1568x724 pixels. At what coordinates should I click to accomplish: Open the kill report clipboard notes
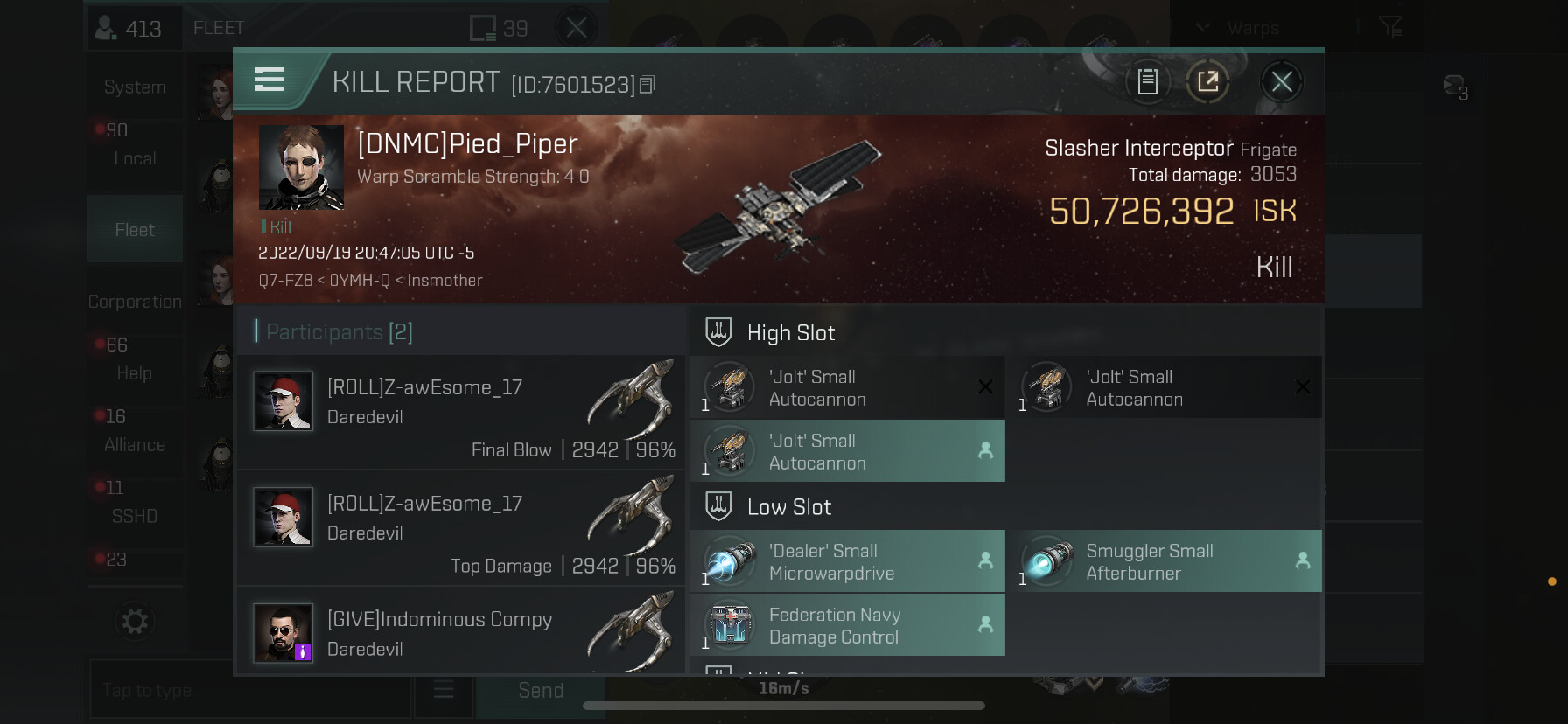click(x=1148, y=82)
